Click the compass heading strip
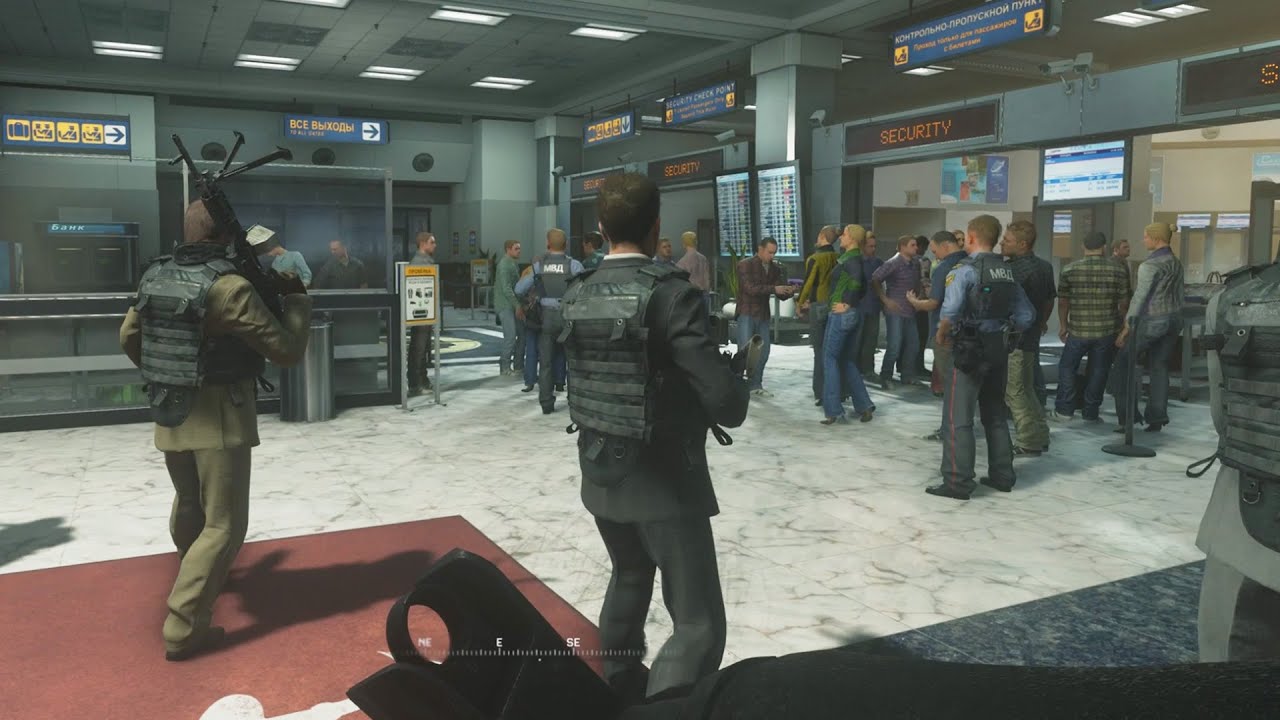Image resolution: width=1280 pixels, height=720 pixels. pyautogui.click(x=500, y=648)
